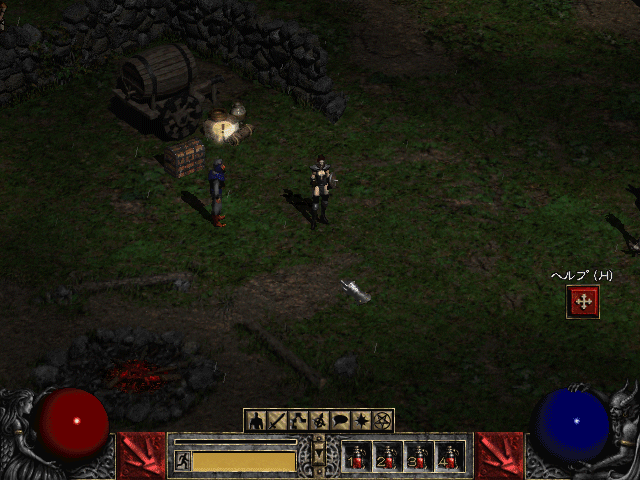This screenshot has width=640, height=480.
Task: Click the red help cross button
Action: point(583,301)
